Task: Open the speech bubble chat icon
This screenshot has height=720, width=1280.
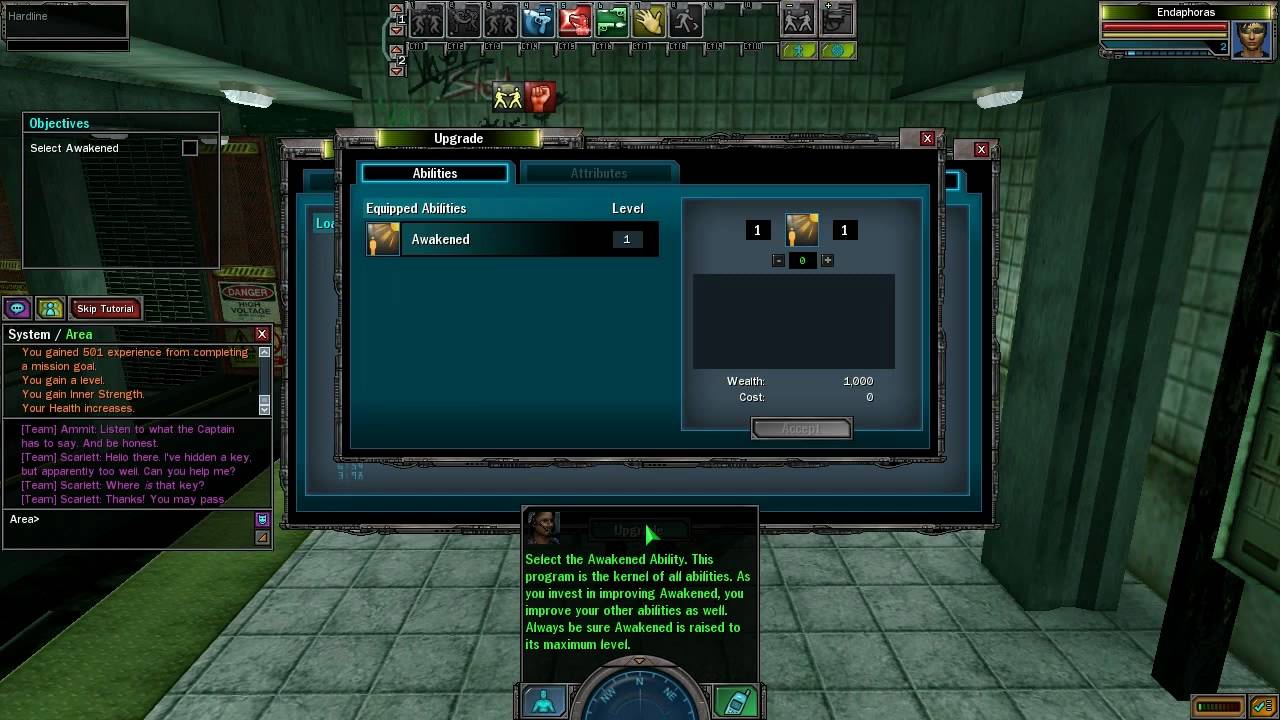Action: [17, 309]
